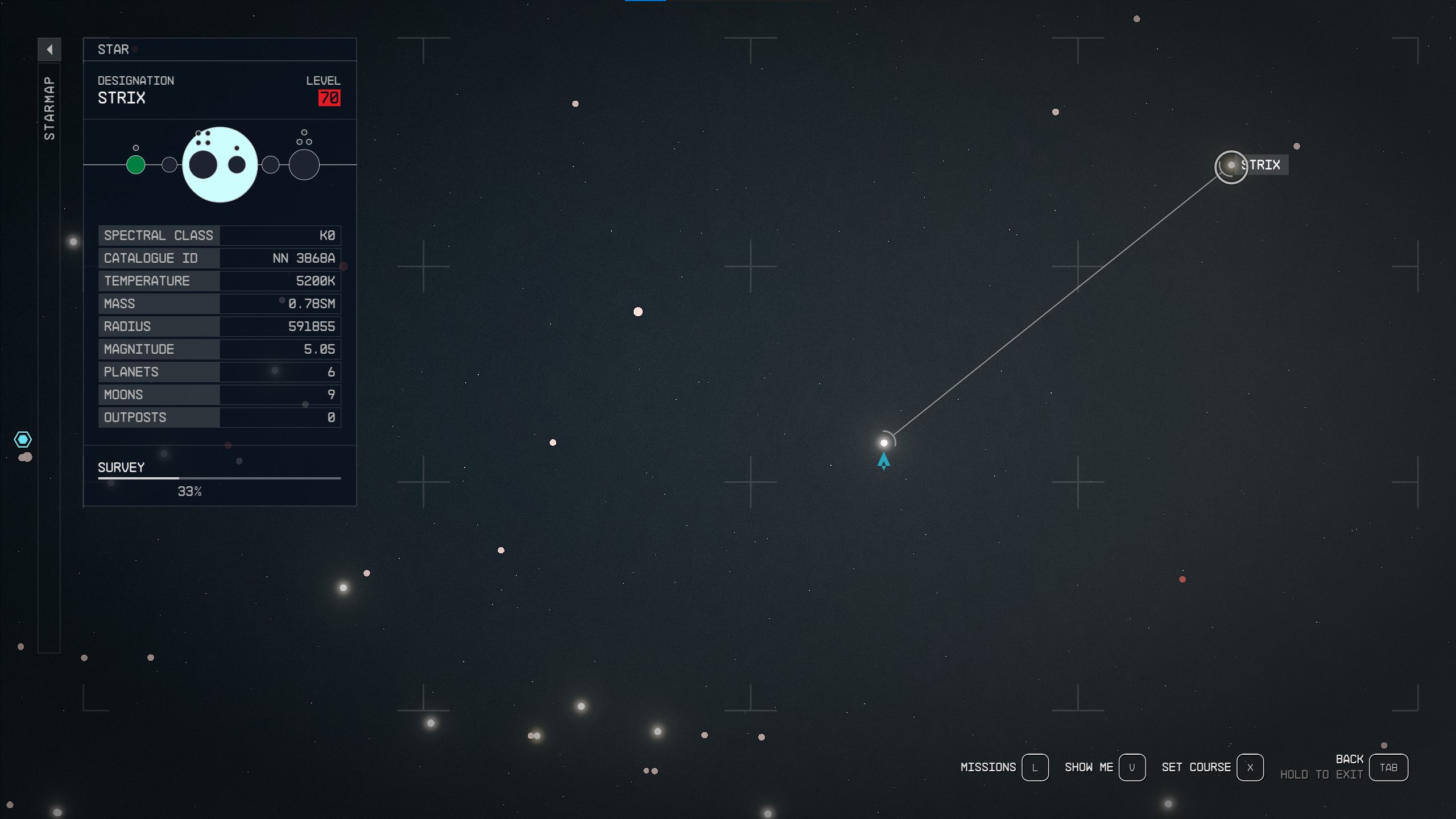Click the current location star with blue arrow
The image size is (1456, 819).
(885, 442)
